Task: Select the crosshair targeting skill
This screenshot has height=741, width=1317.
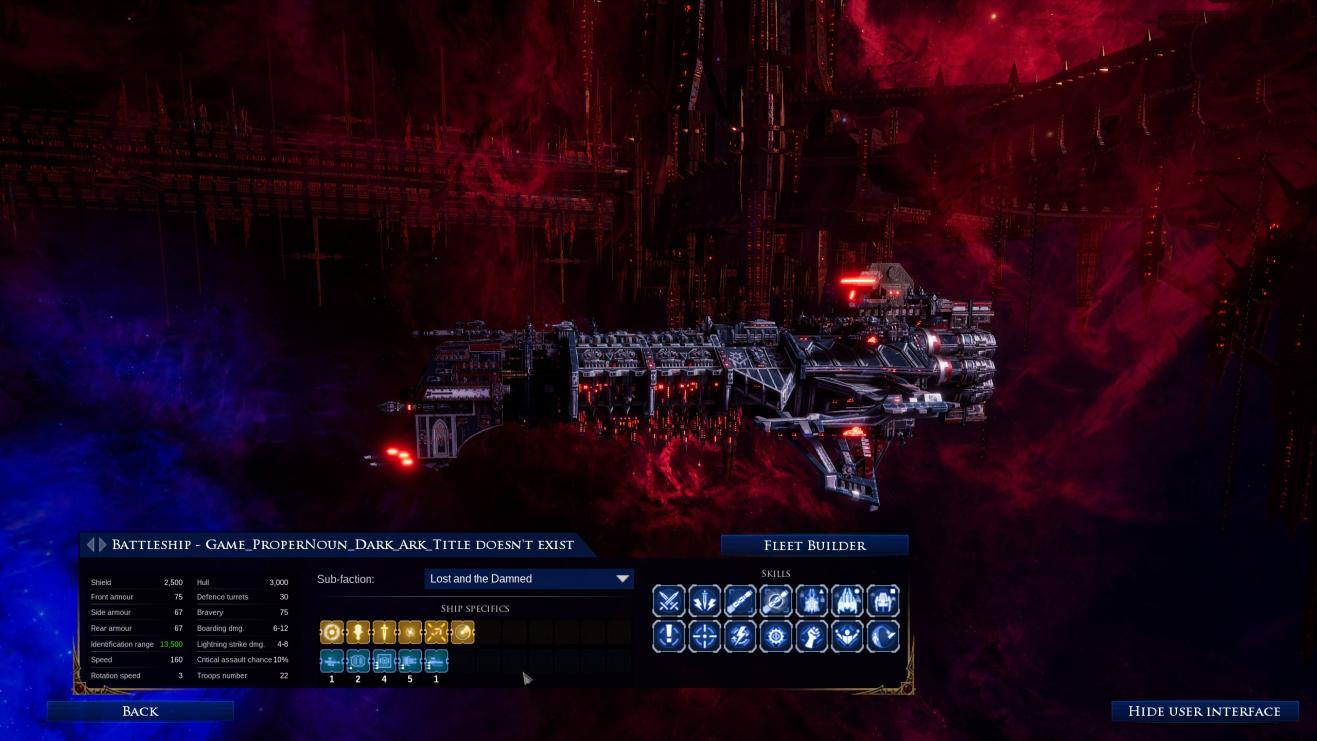Action: [704, 636]
